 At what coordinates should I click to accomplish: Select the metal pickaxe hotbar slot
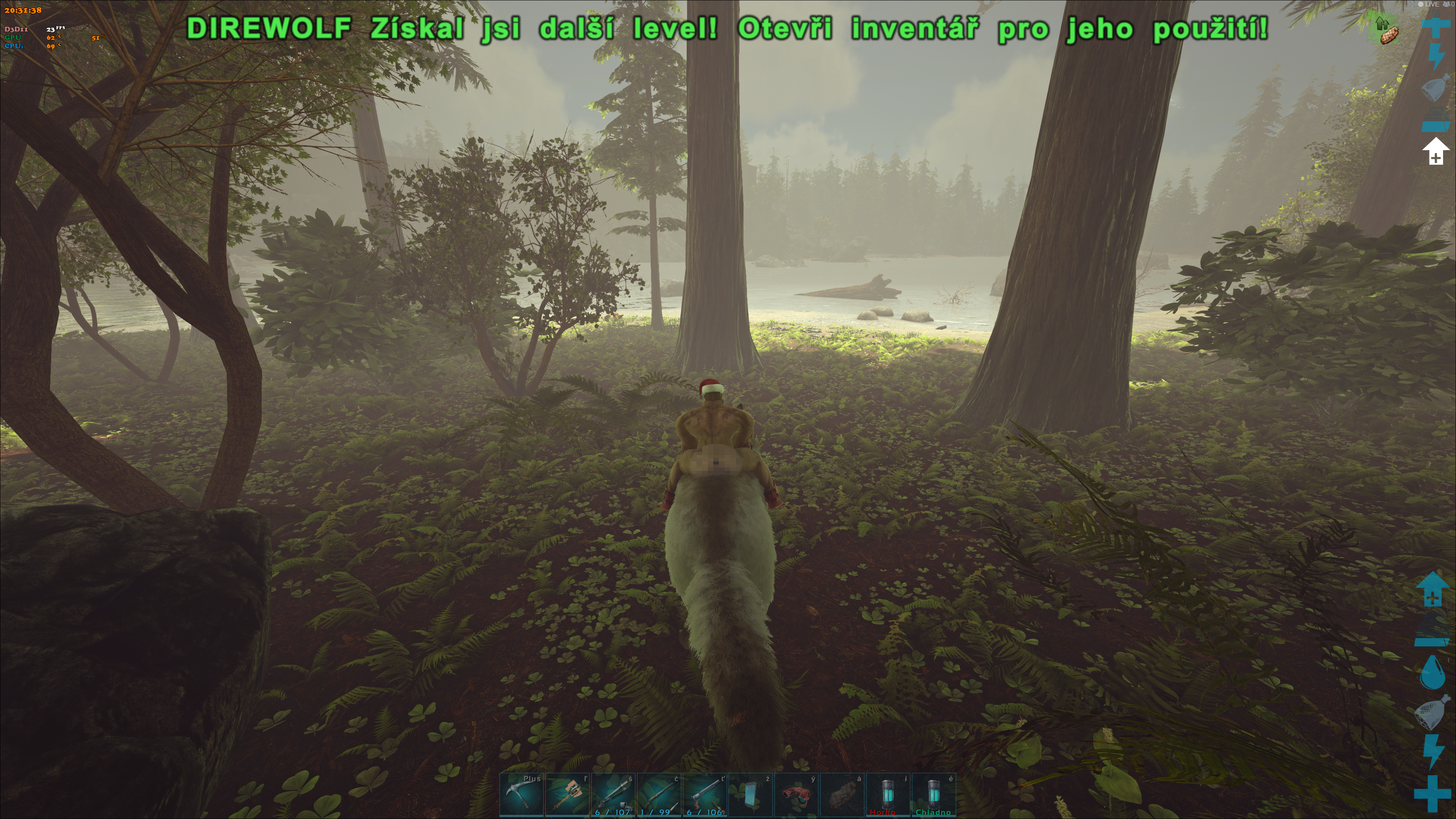(x=522, y=795)
